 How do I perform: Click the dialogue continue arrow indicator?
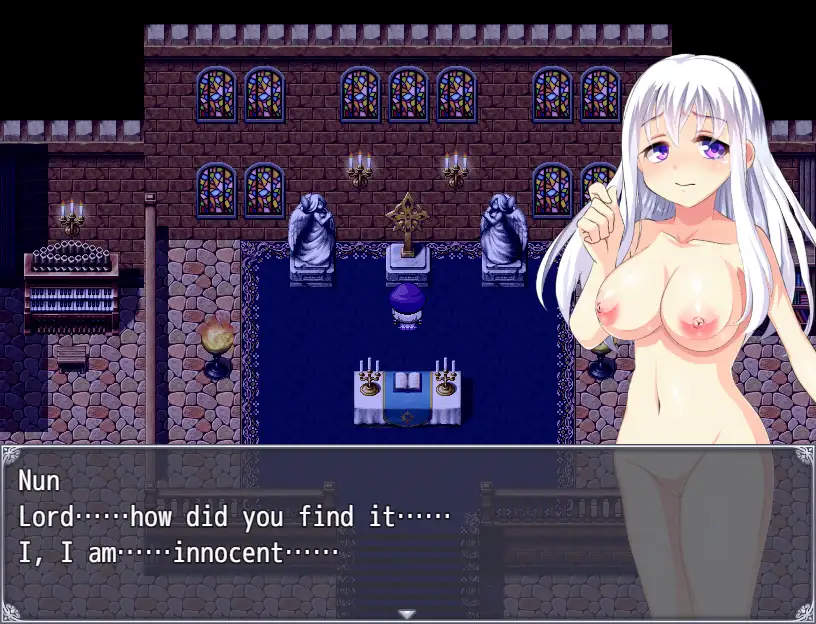pos(406,613)
